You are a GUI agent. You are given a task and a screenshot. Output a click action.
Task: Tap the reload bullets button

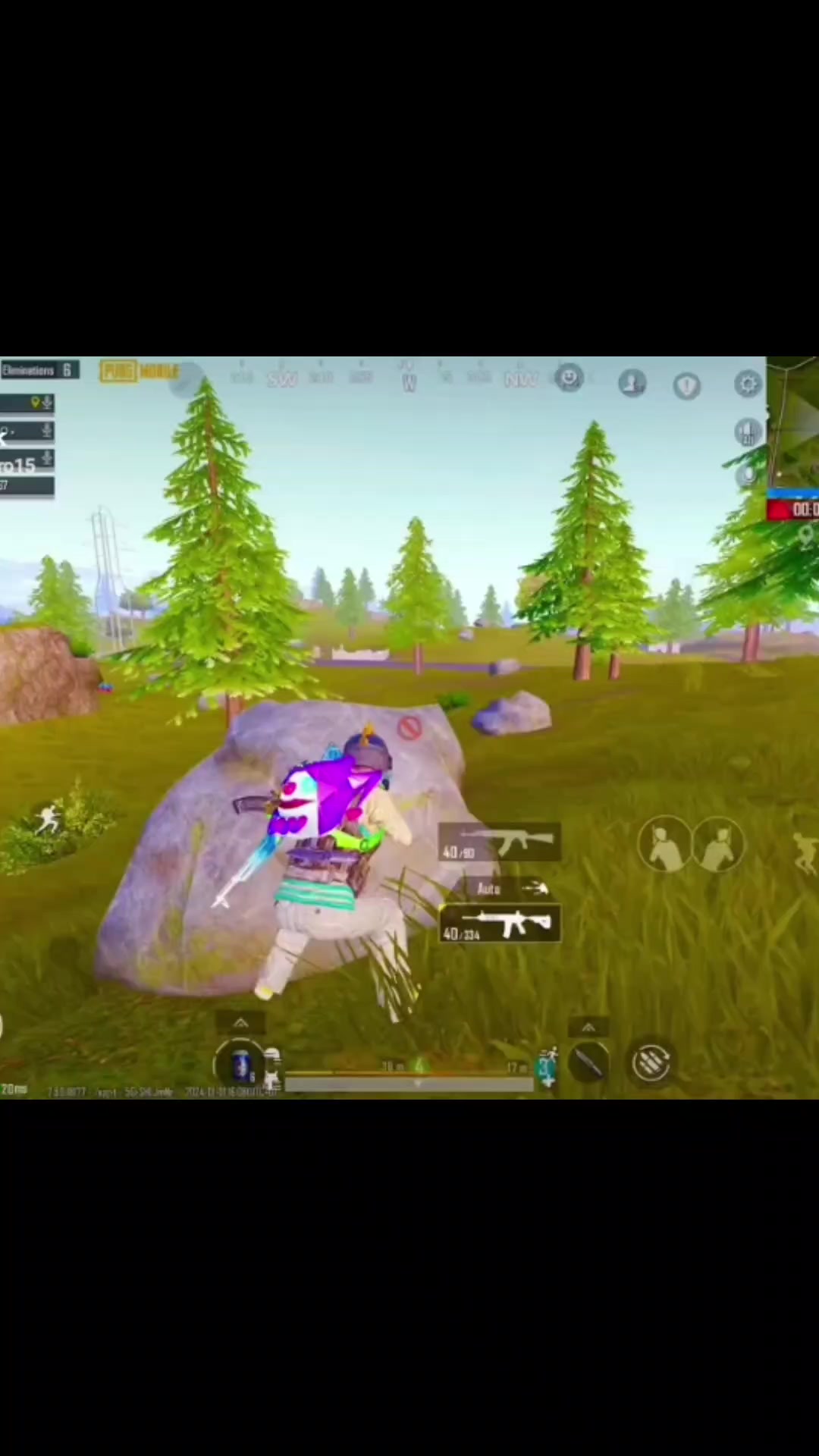[x=651, y=1062]
